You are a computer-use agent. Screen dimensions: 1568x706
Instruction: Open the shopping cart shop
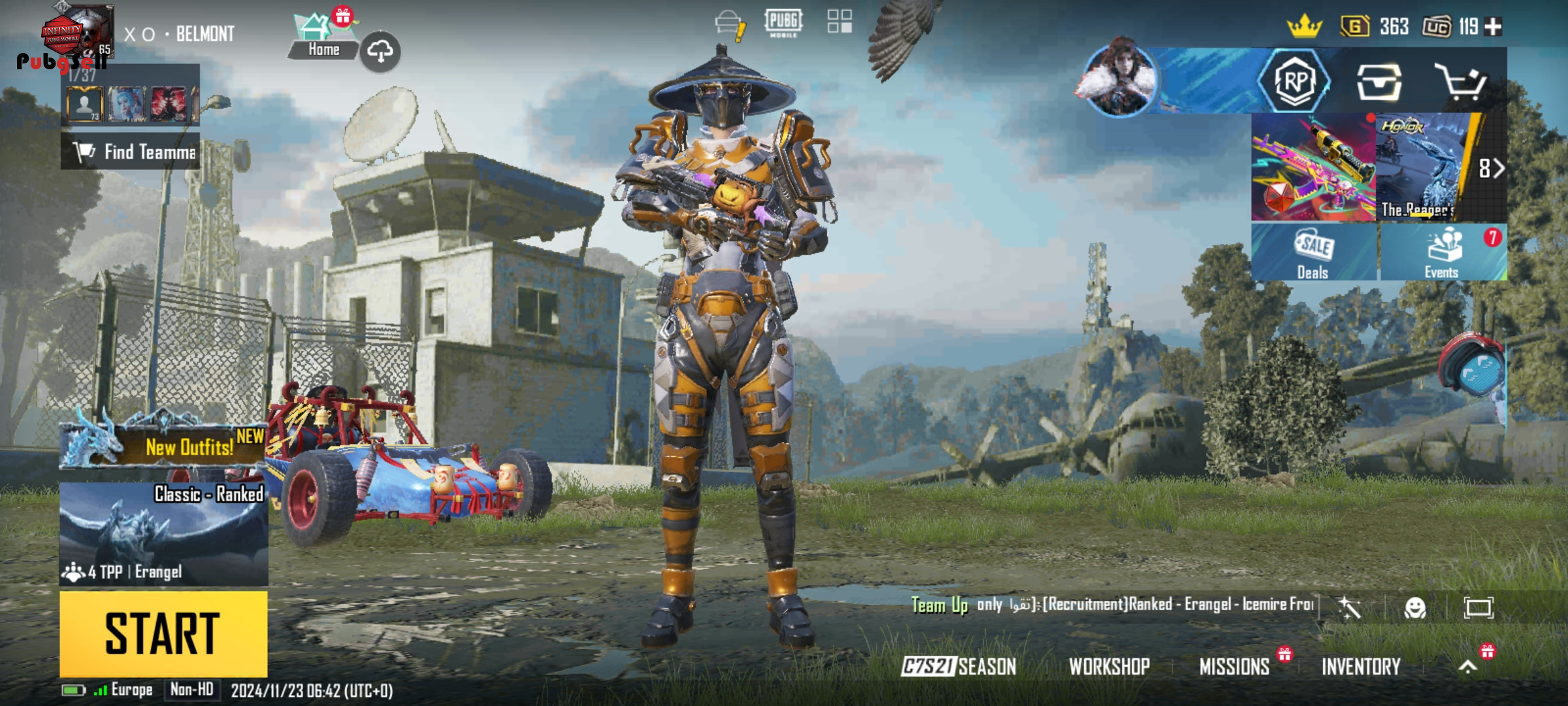pos(1461,82)
